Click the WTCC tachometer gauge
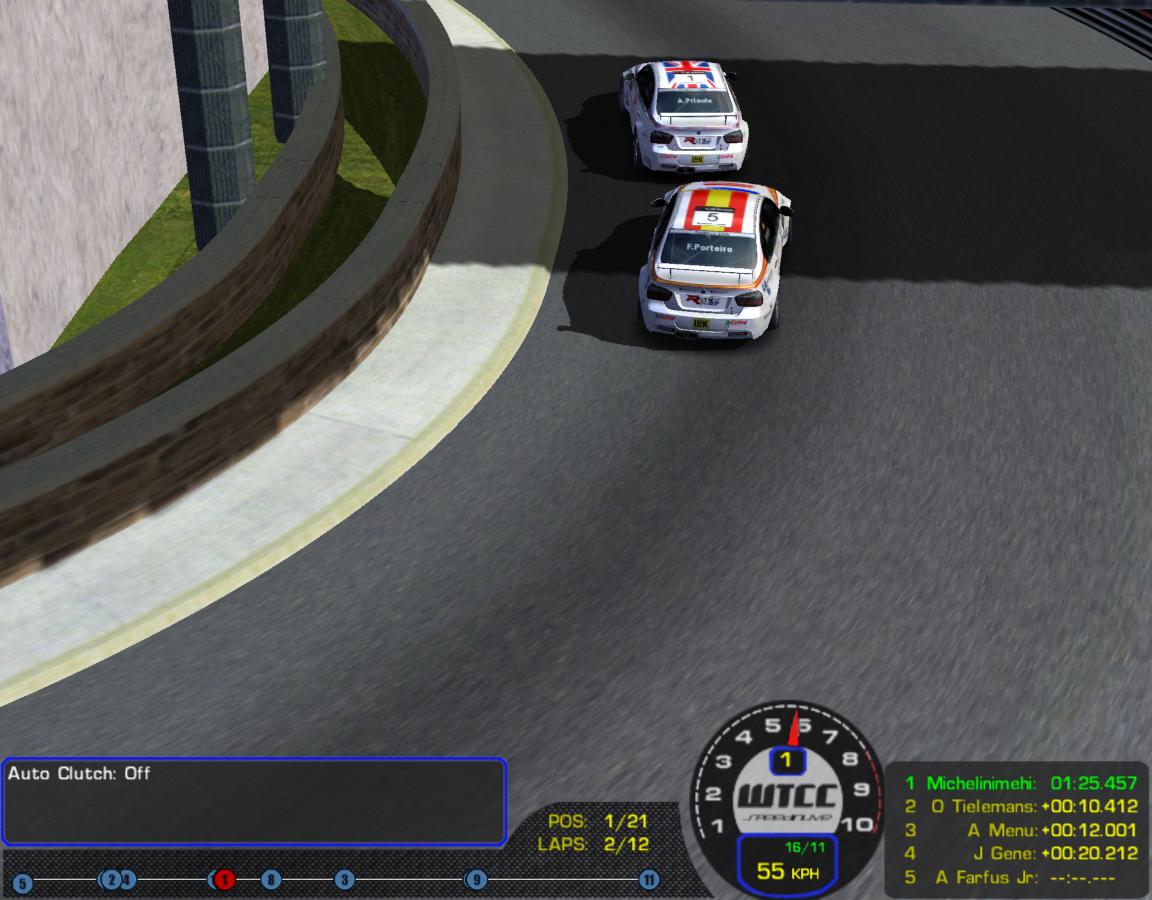Viewport: 1152px width, 900px height. pos(788,790)
